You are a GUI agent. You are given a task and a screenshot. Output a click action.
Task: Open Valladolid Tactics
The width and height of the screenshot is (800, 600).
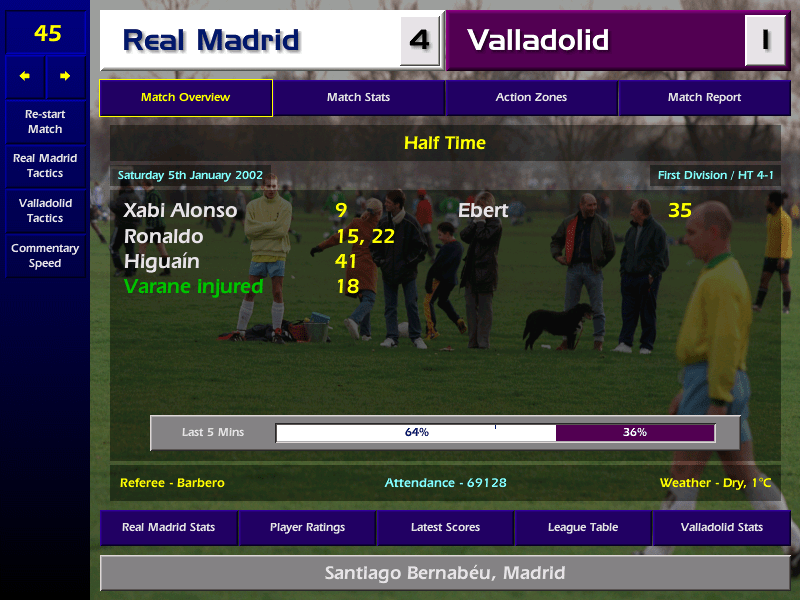[x=45, y=210]
